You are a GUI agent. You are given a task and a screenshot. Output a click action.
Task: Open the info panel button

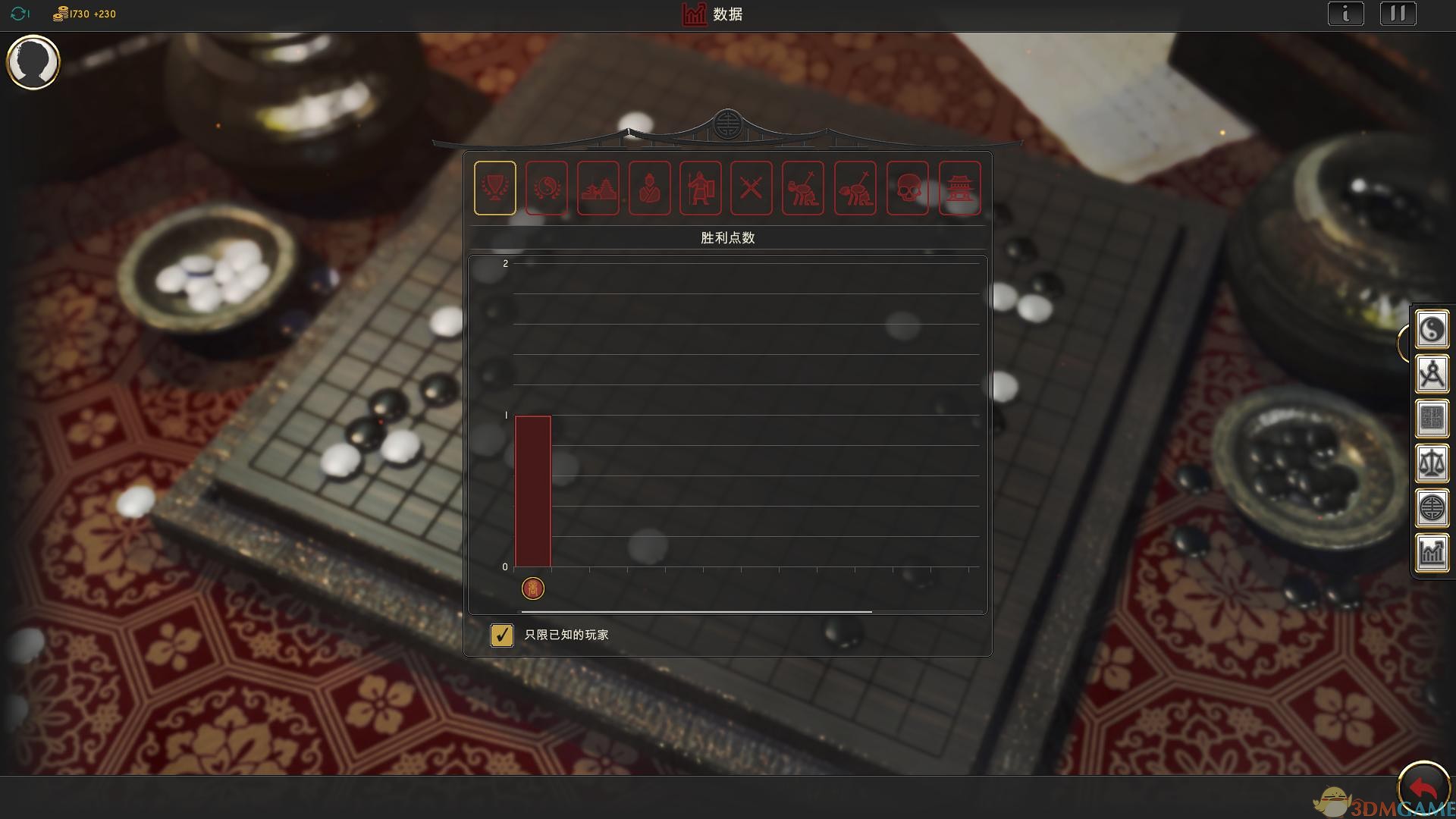[x=1346, y=14]
